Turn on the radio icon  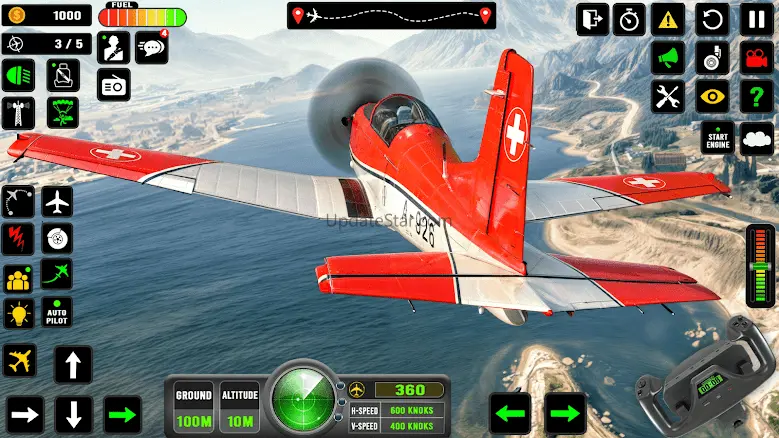click(x=113, y=85)
